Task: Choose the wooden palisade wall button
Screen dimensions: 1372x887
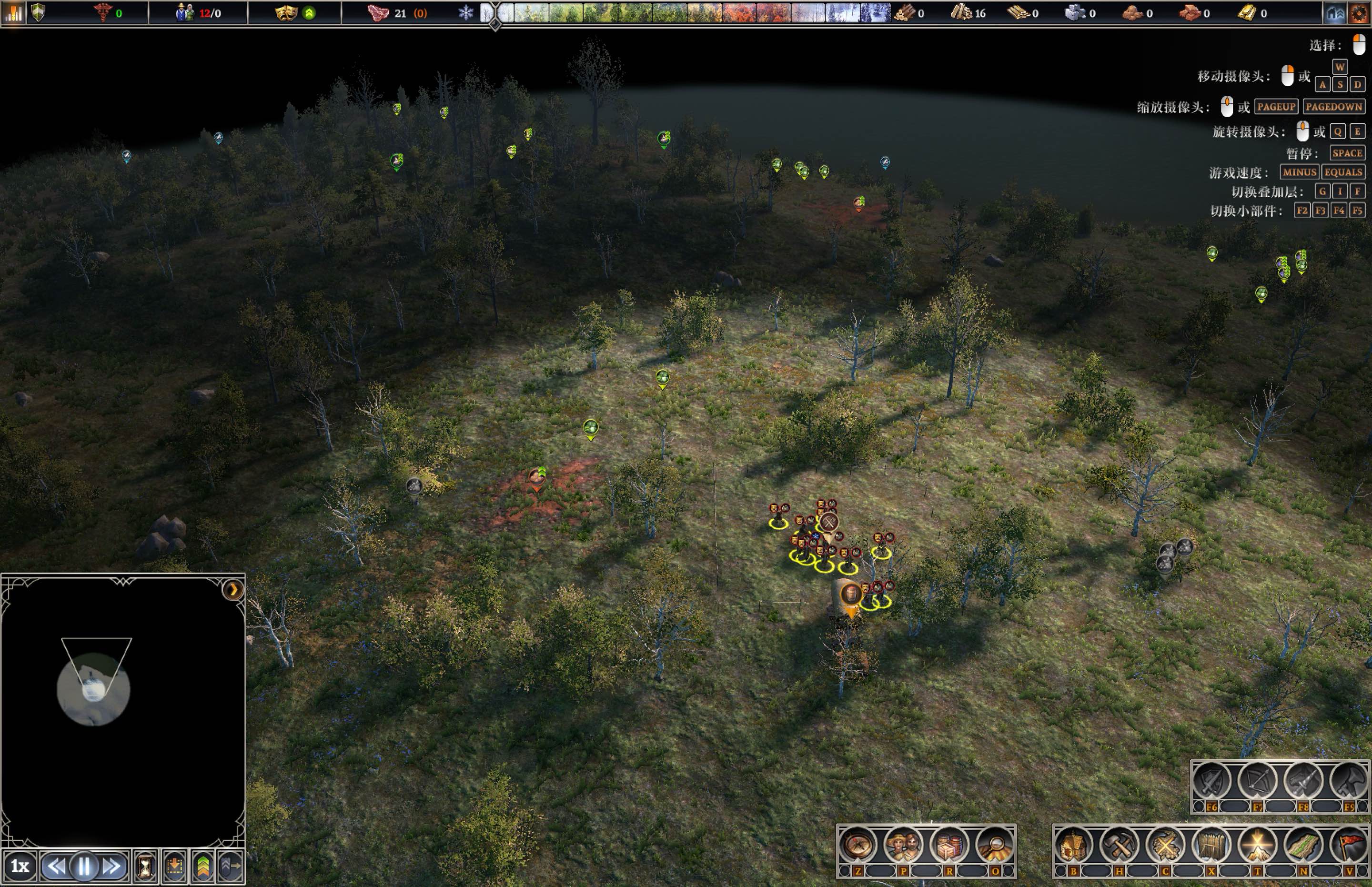Action: pos(1211,846)
